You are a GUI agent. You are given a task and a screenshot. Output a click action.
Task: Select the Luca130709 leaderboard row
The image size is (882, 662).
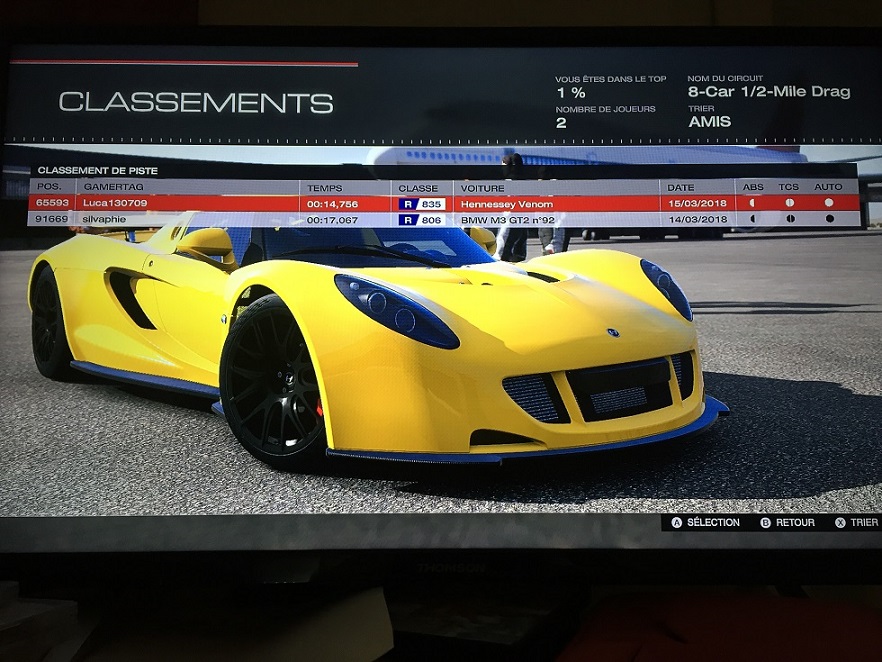430,203
